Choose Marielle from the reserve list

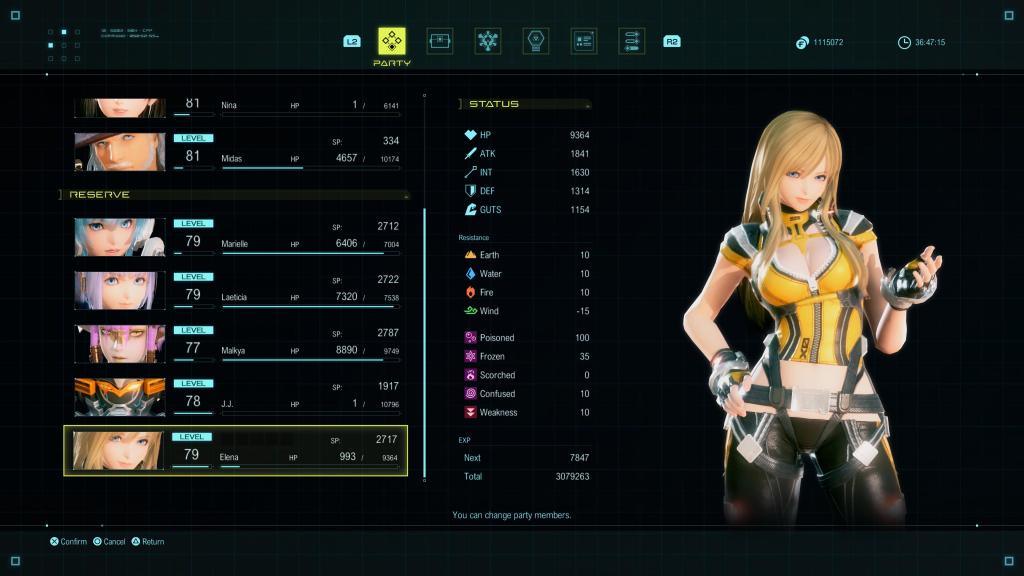pyautogui.click(x=236, y=238)
